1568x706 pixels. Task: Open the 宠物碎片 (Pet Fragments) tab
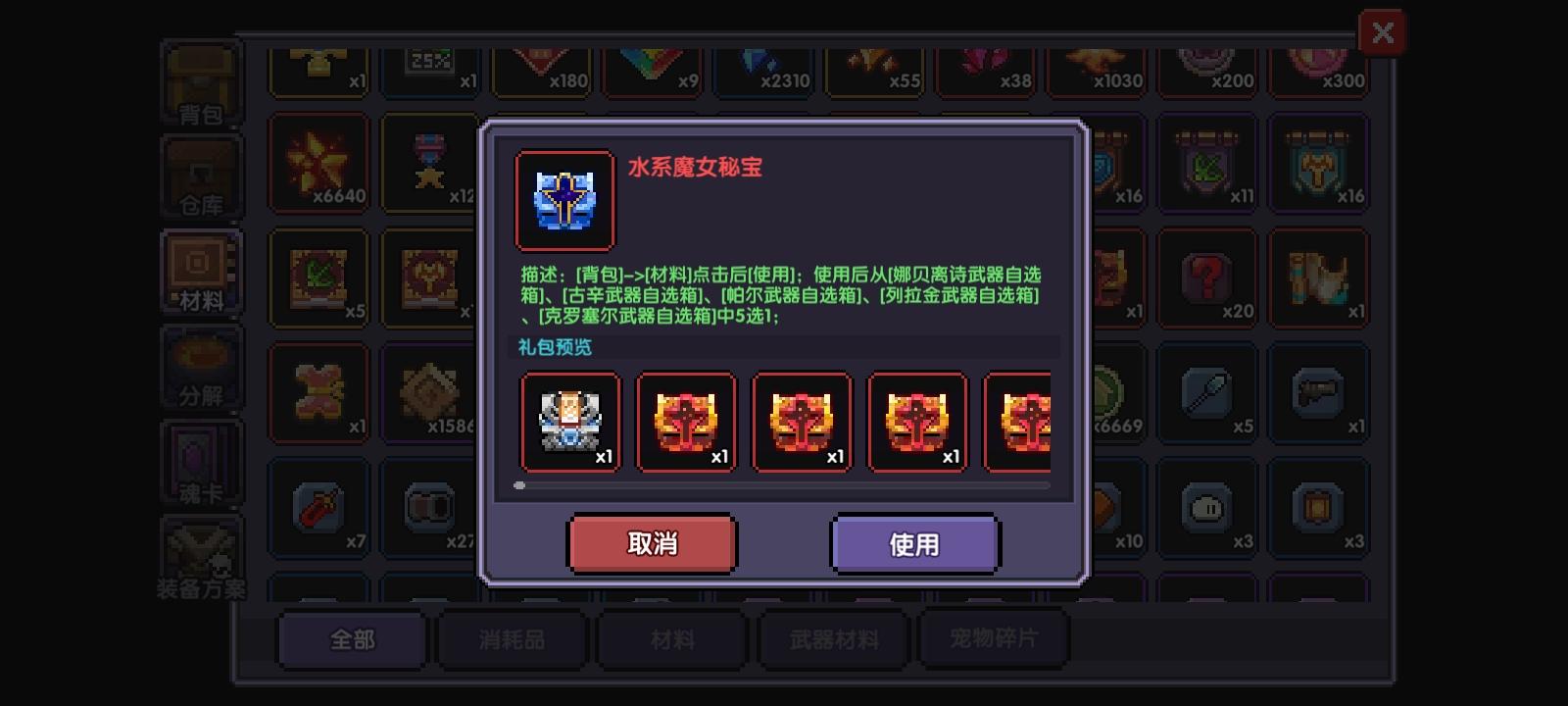995,638
